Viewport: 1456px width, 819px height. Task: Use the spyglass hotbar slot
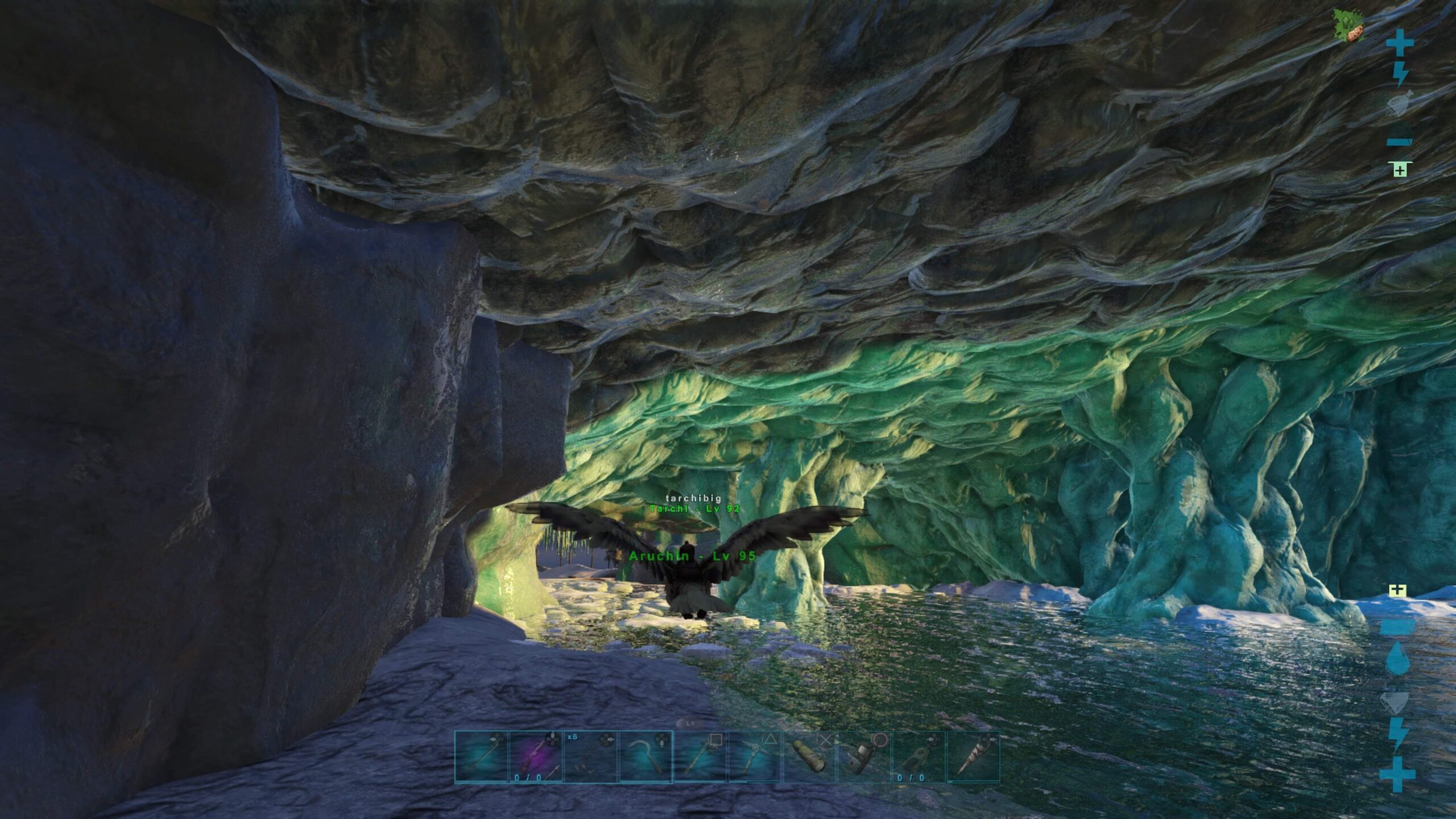coord(809,757)
